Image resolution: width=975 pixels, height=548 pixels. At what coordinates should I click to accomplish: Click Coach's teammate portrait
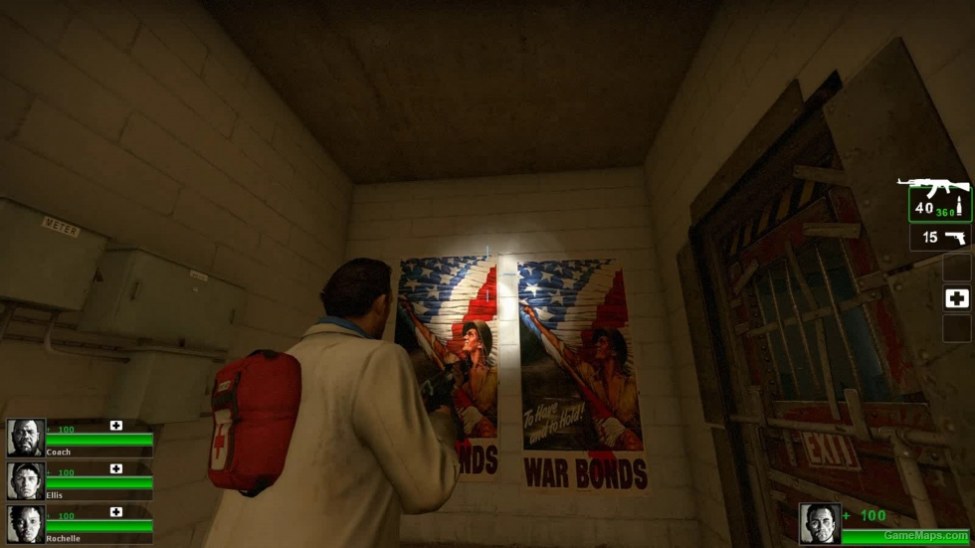(x=25, y=437)
